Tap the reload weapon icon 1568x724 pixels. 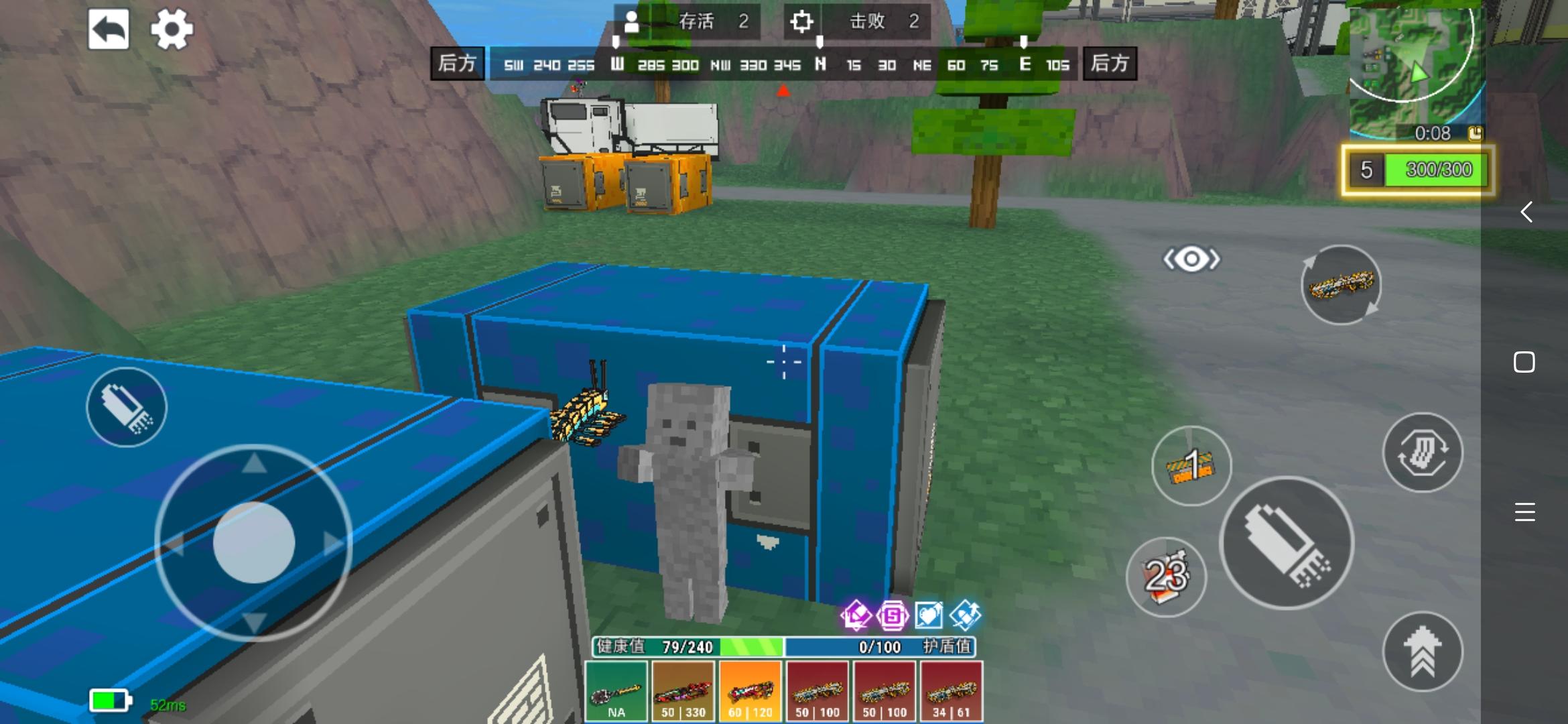1422,453
